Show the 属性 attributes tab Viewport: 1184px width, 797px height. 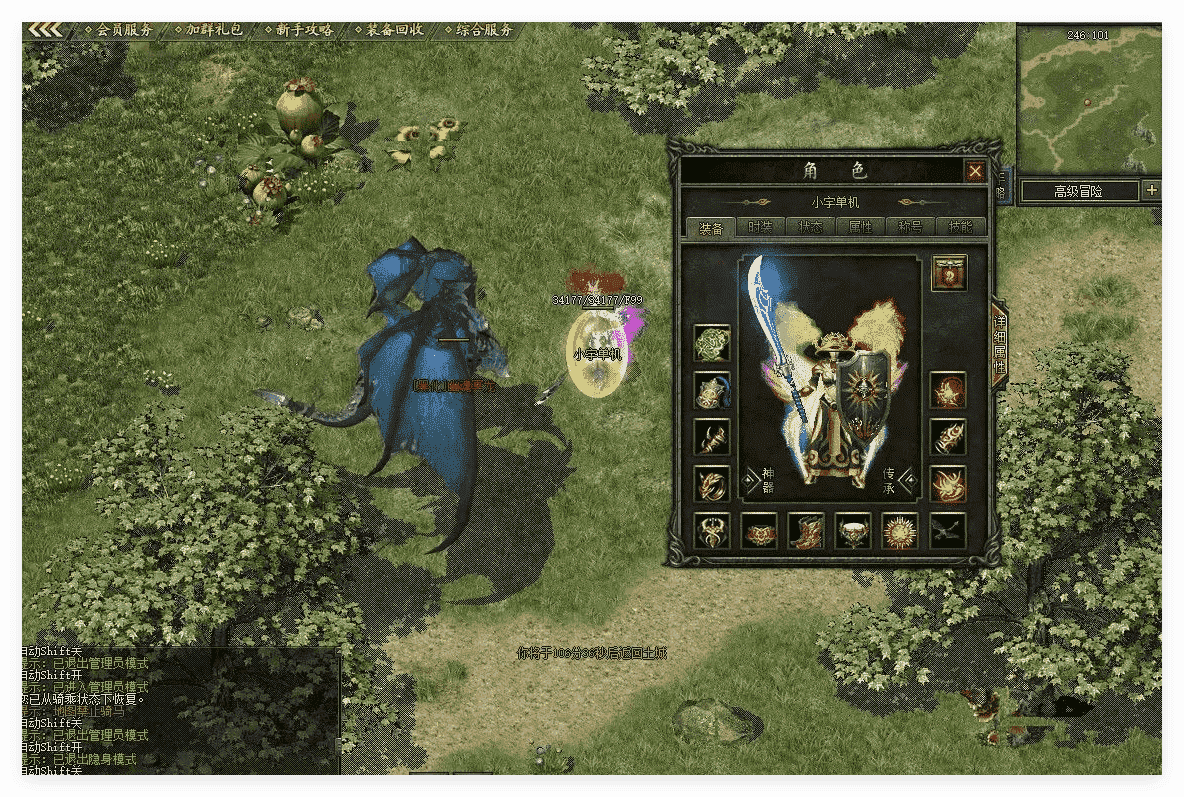tap(859, 227)
